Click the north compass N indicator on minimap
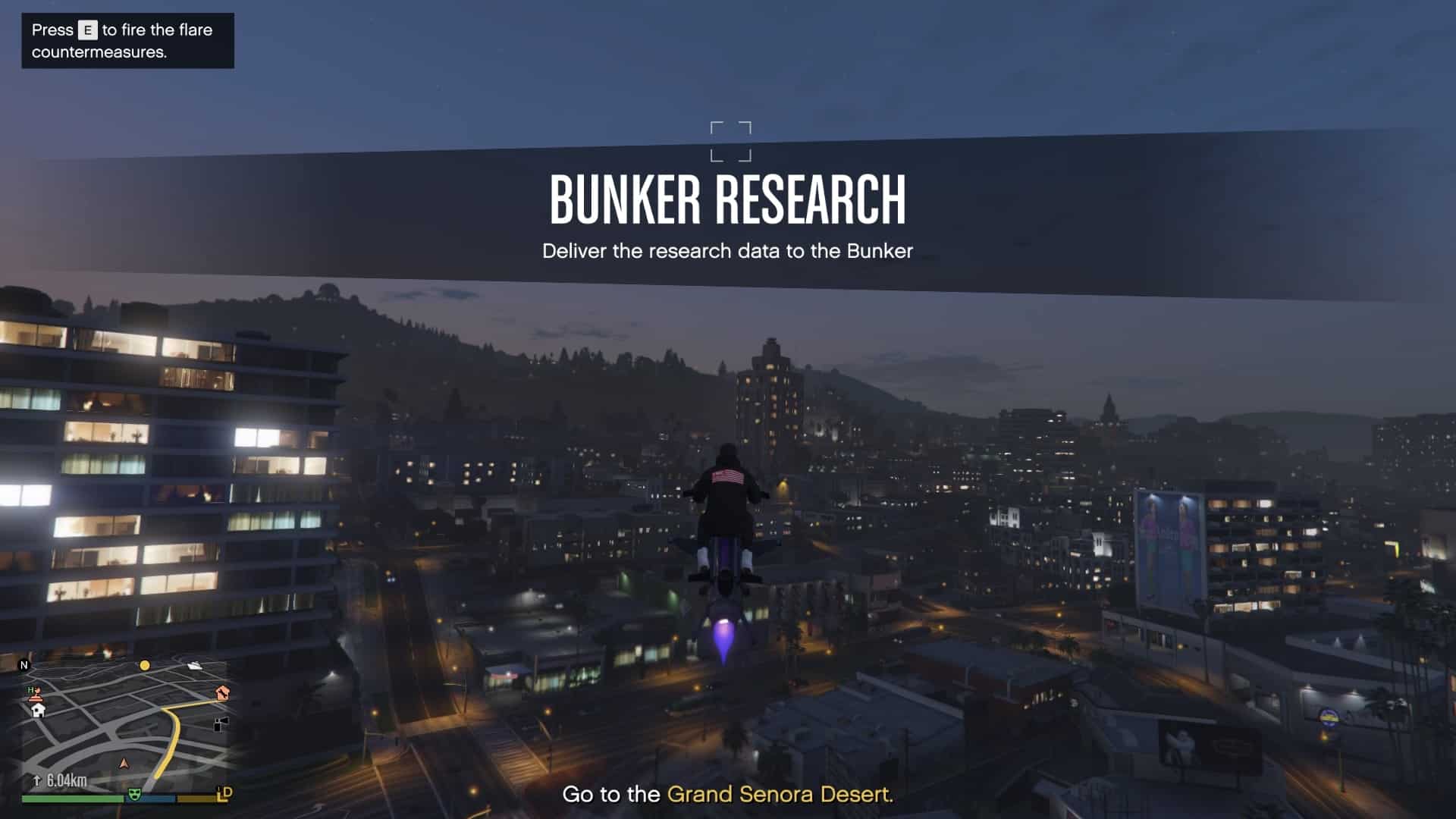 [24, 665]
